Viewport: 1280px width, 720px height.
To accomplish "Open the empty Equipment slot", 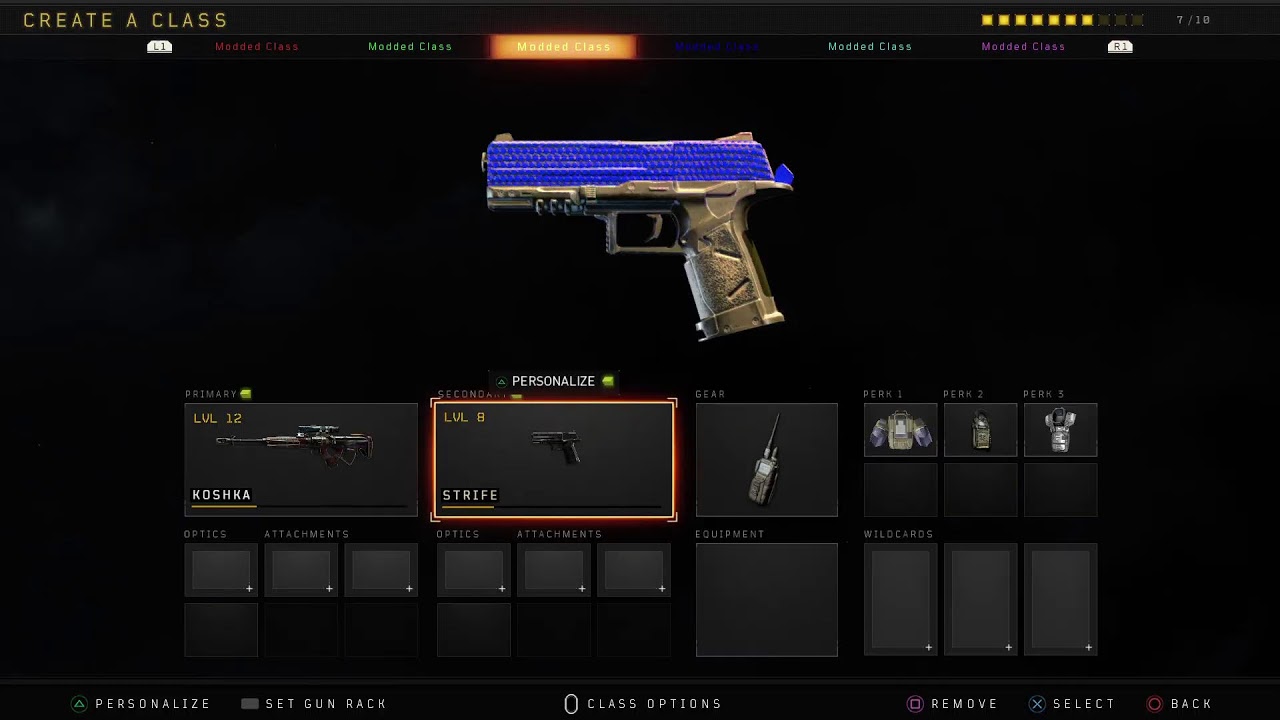I will pos(766,600).
